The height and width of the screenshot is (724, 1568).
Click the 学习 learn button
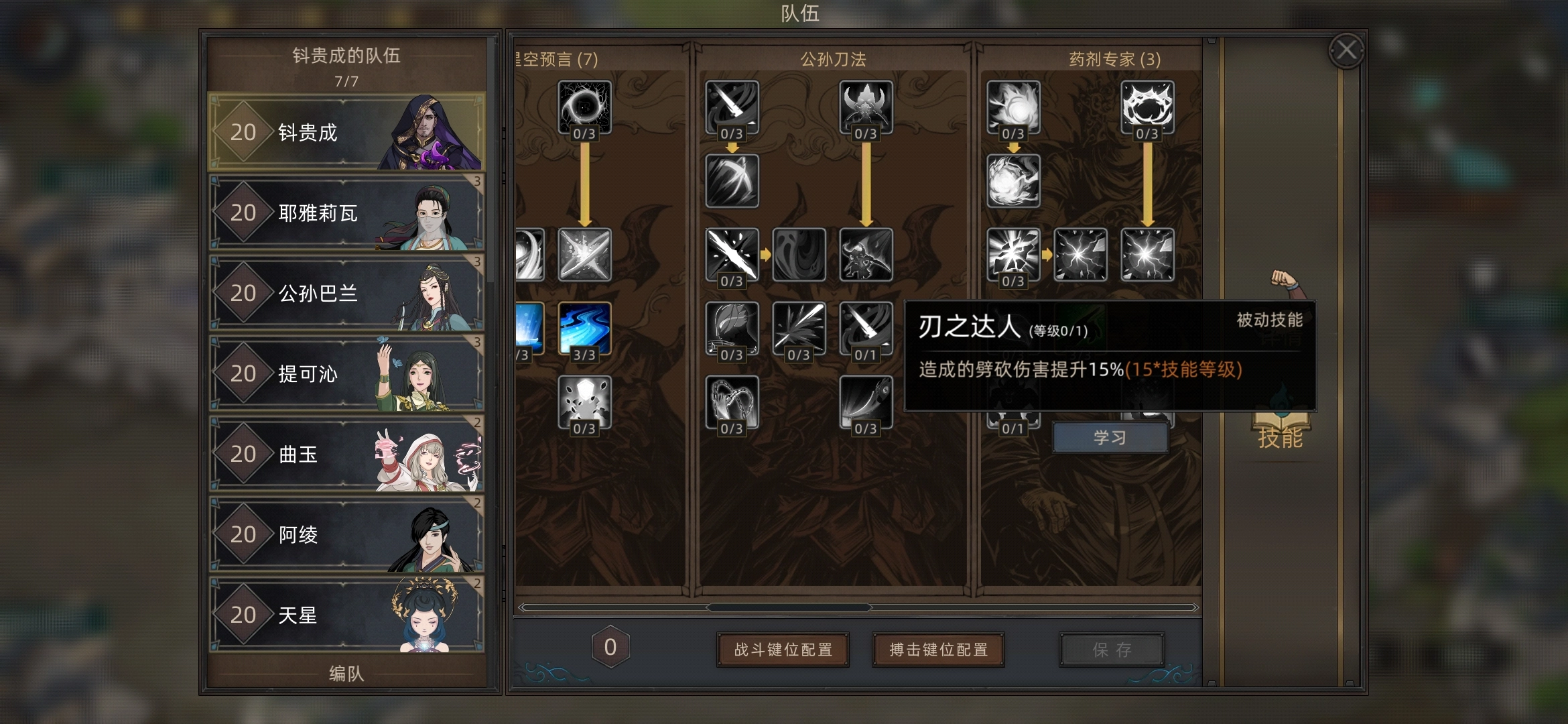(1110, 438)
